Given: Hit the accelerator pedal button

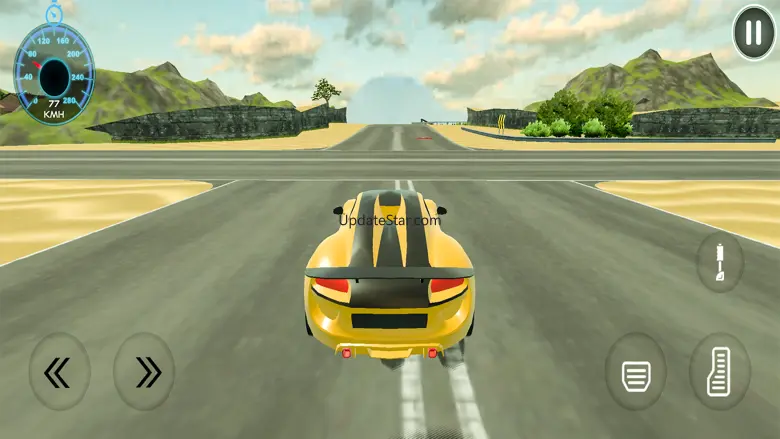Looking at the screenshot, I should coord(720,373).
